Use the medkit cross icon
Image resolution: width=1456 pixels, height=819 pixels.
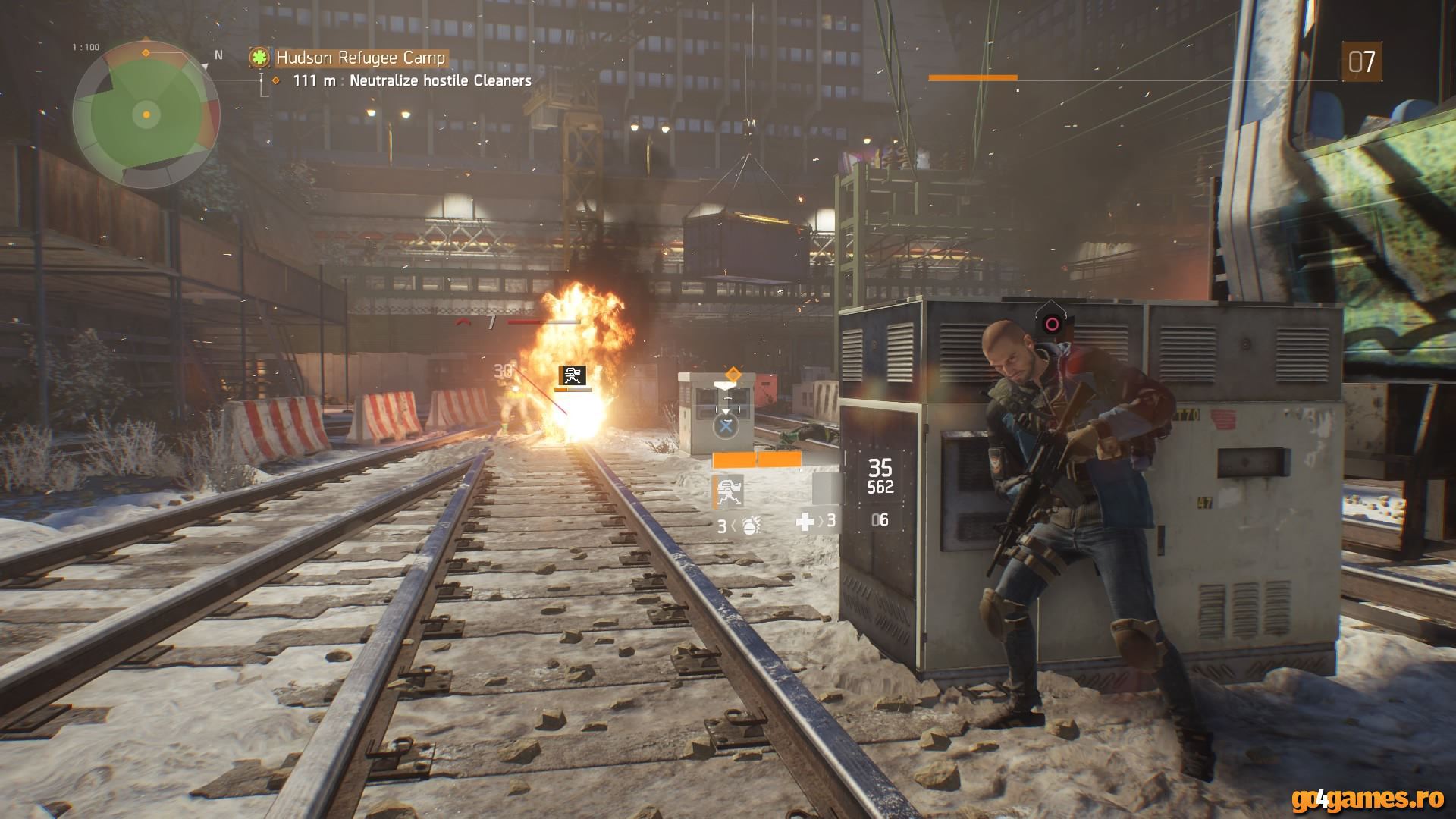(805, 521)
